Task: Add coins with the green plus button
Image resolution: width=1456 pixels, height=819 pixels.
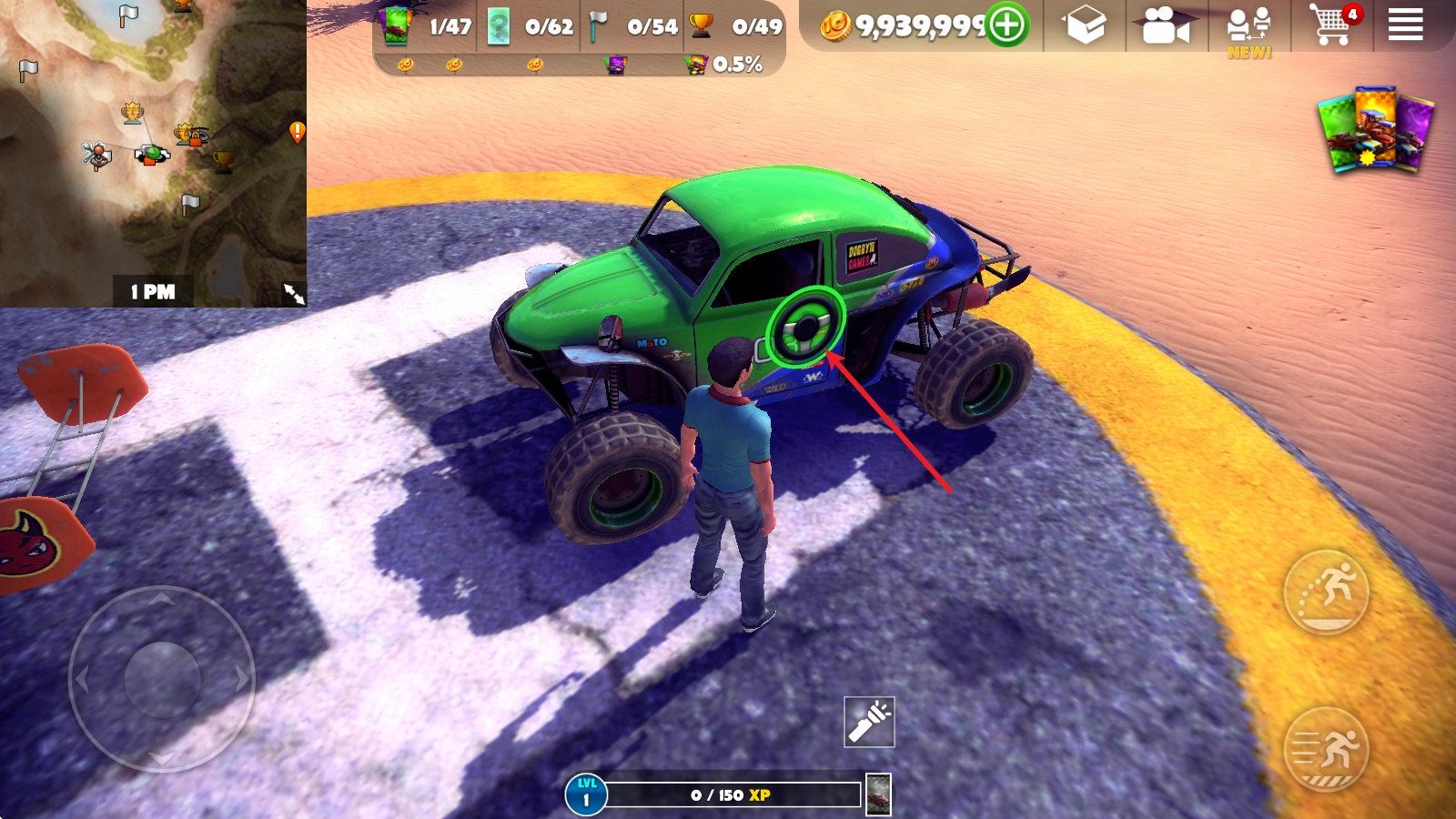Action: (1007, 25)
